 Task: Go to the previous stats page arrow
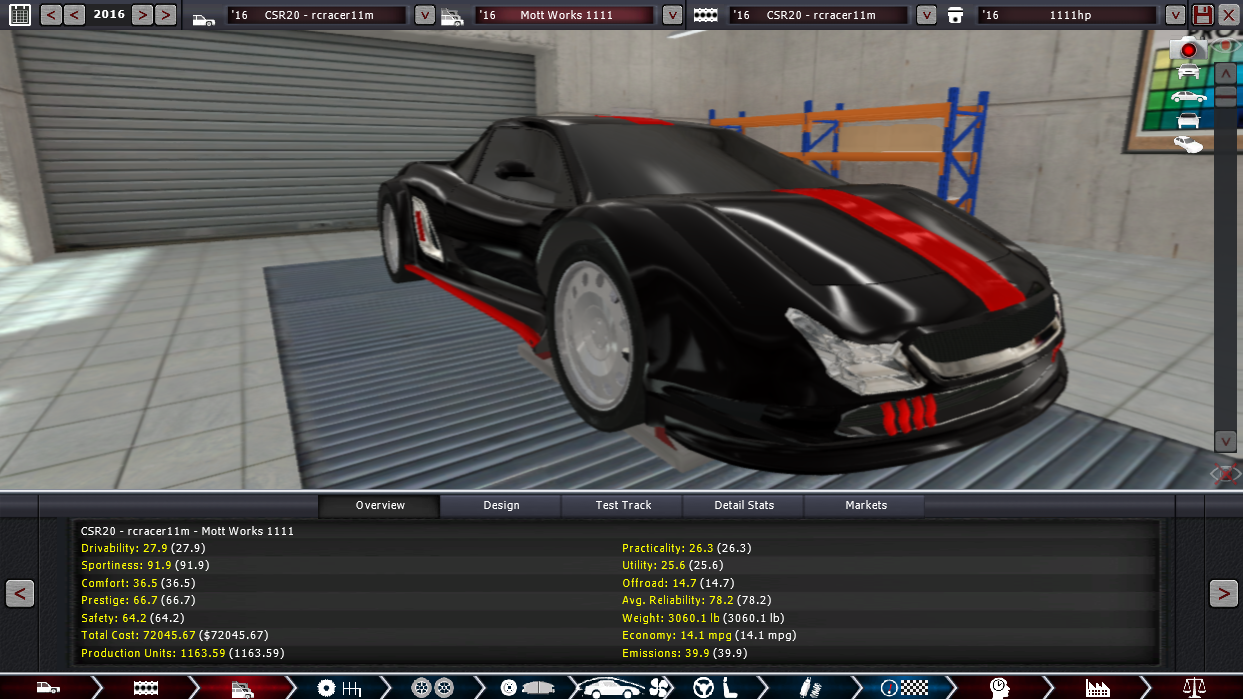pyautogui.click(x=20, y=593)
